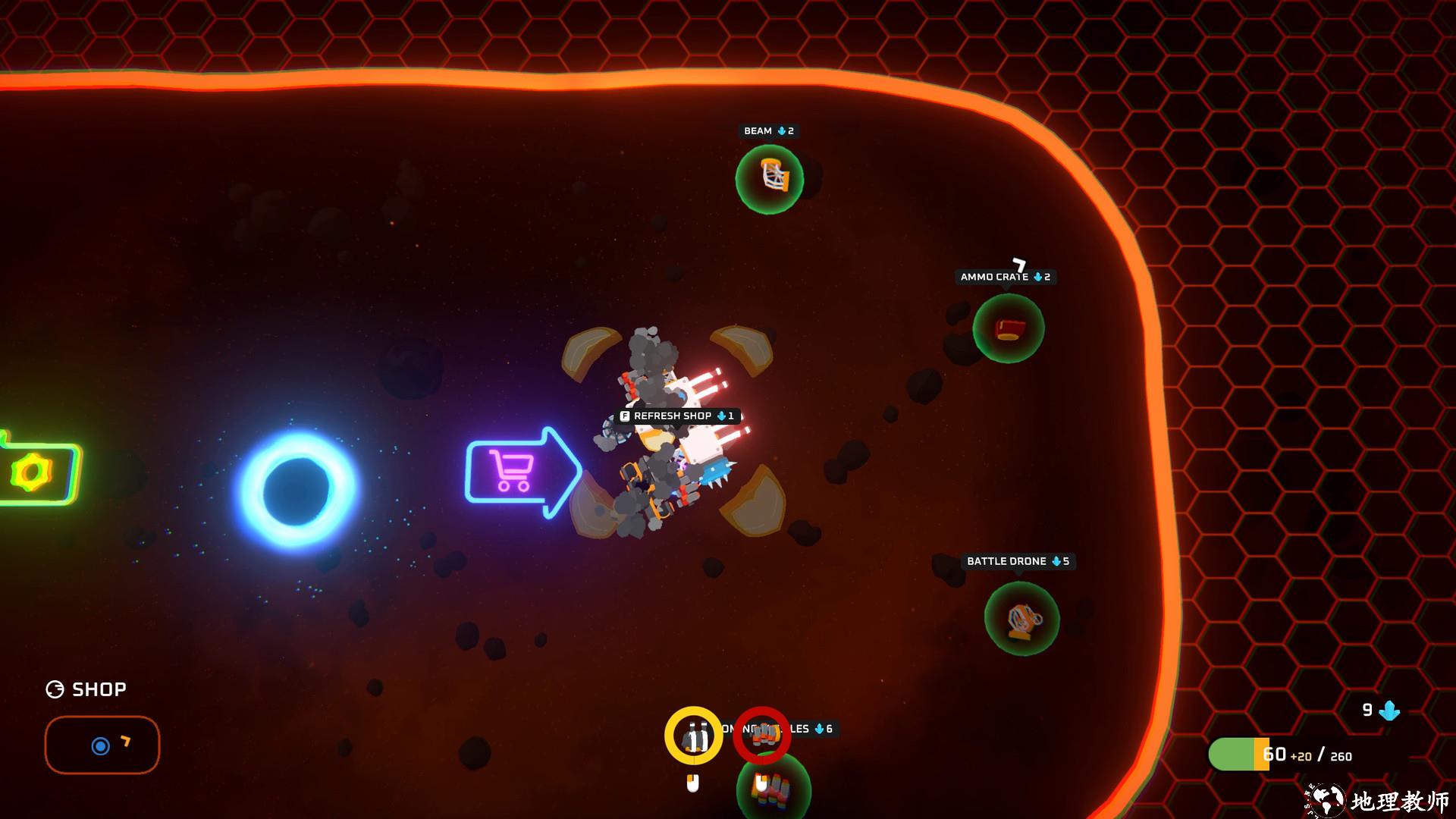Buy the Ammo Crate shop item
Image resolution: width=1456 pixels, height=819 pixels.
(x=1009, y=328)
